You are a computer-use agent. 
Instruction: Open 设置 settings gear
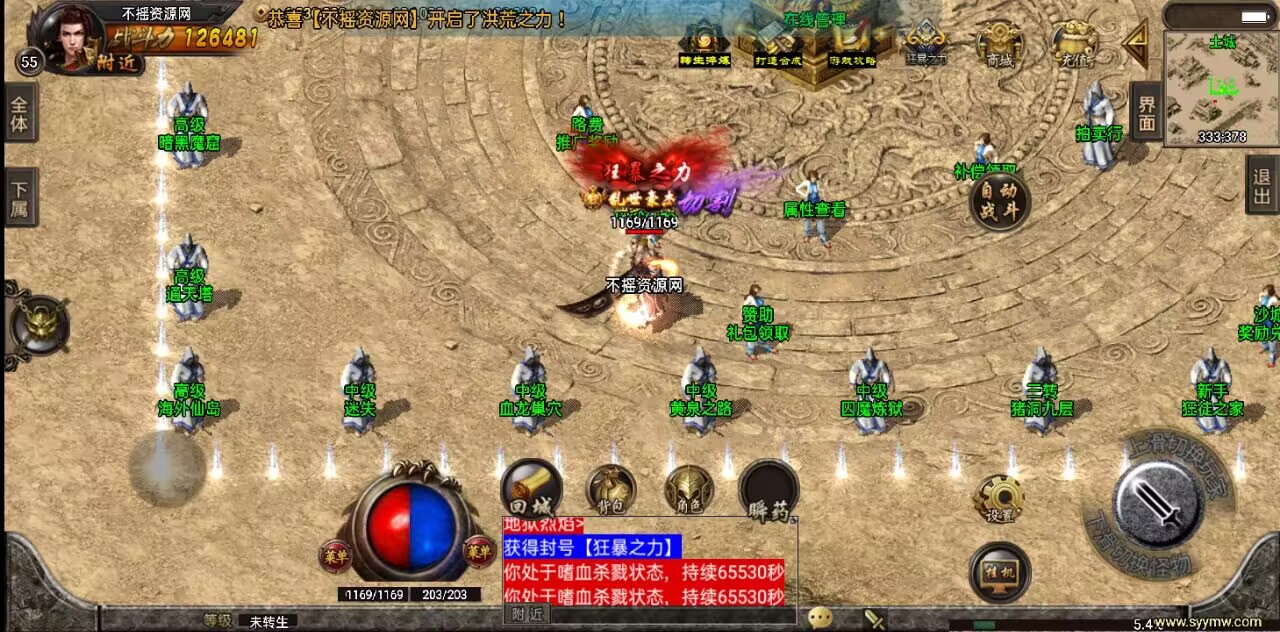999,498
